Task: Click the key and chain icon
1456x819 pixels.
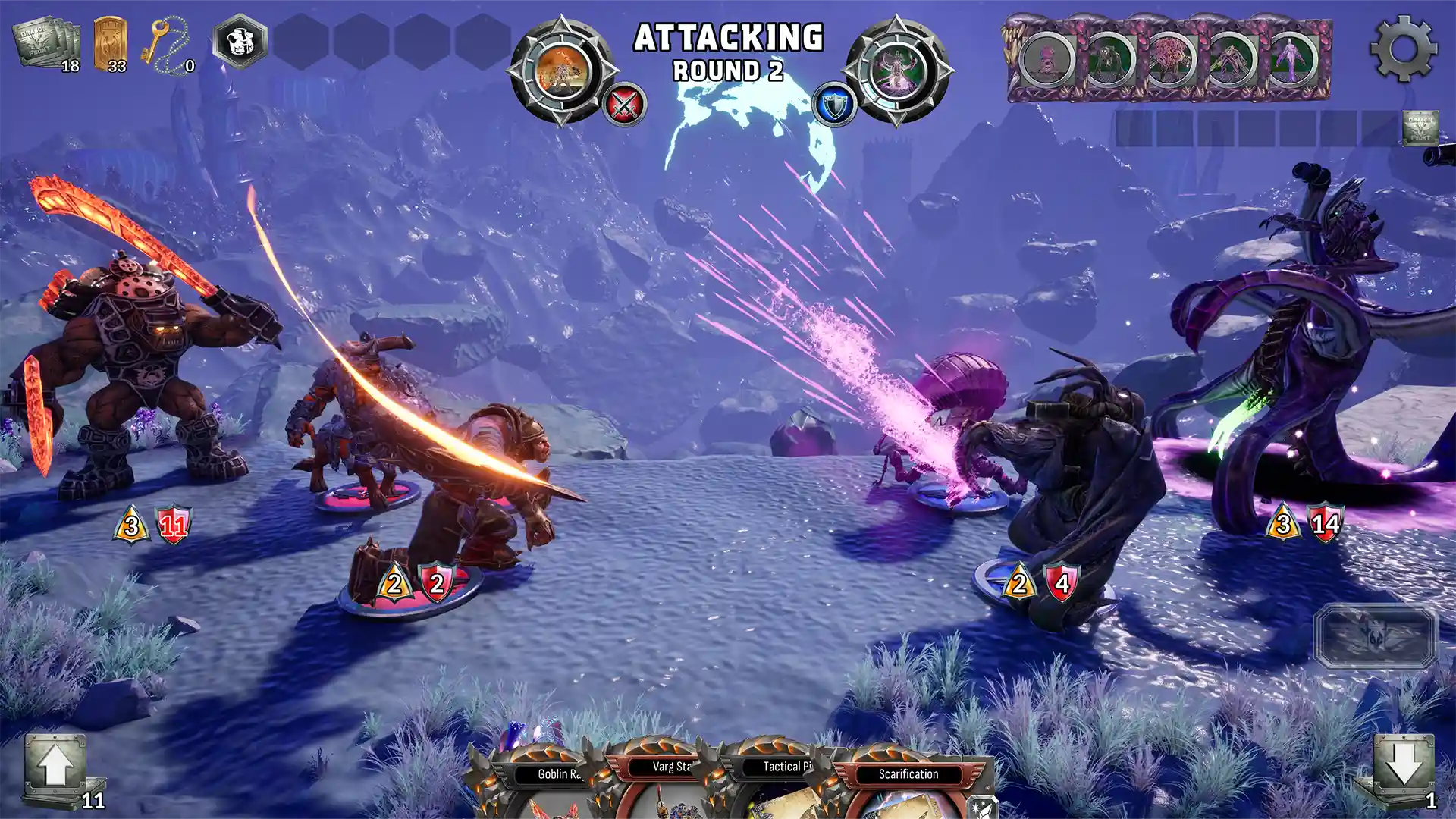Action: (168, 45)
